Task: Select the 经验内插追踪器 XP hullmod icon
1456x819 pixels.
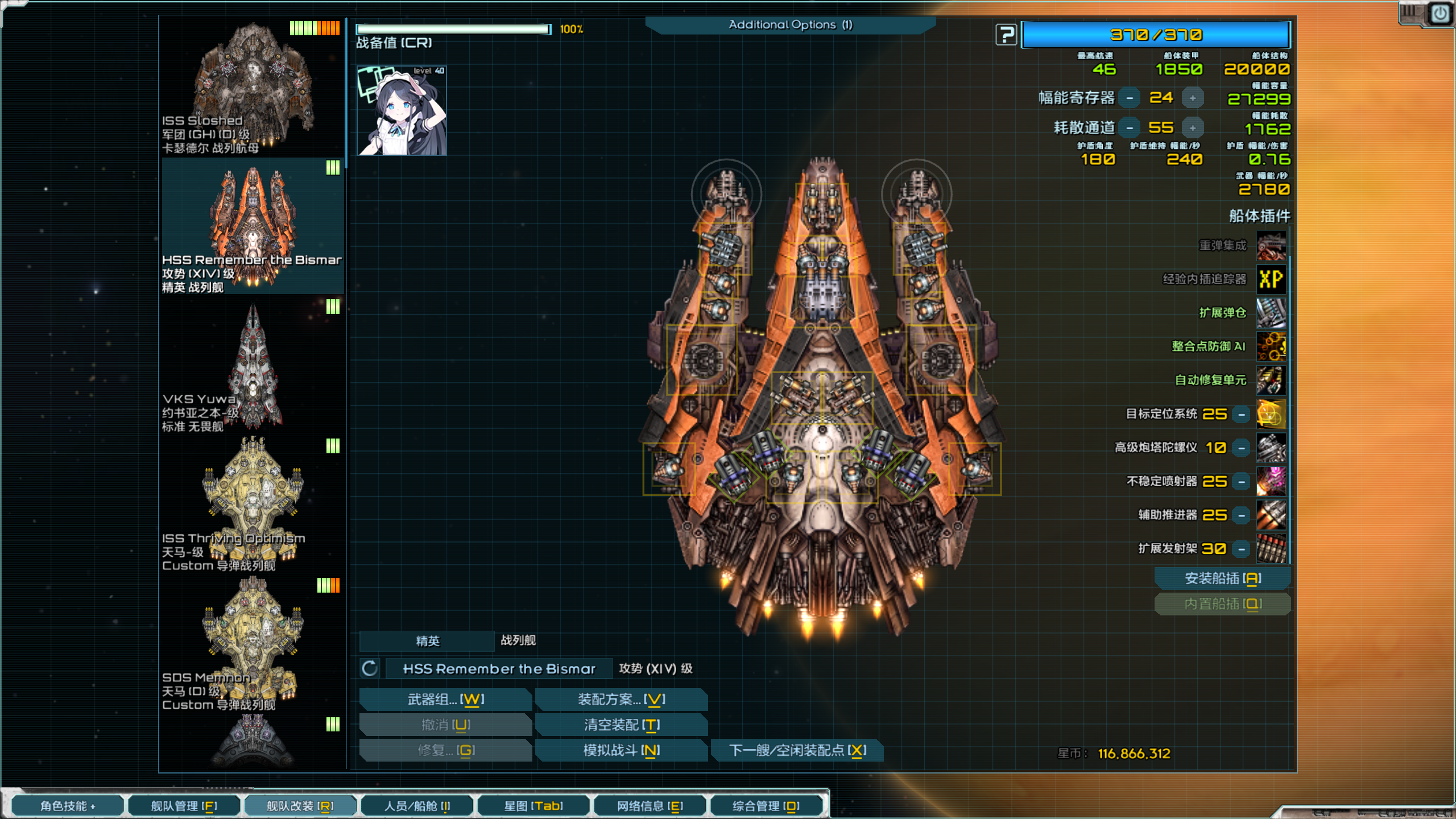Action: tap(1271, 279)
